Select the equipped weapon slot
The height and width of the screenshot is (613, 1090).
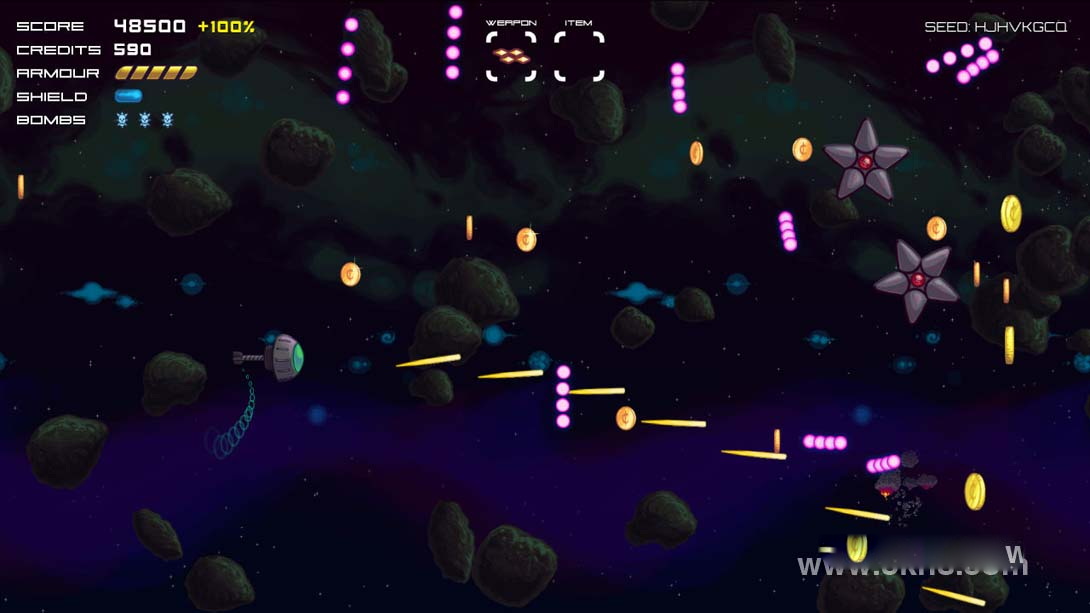coord(511,56)
